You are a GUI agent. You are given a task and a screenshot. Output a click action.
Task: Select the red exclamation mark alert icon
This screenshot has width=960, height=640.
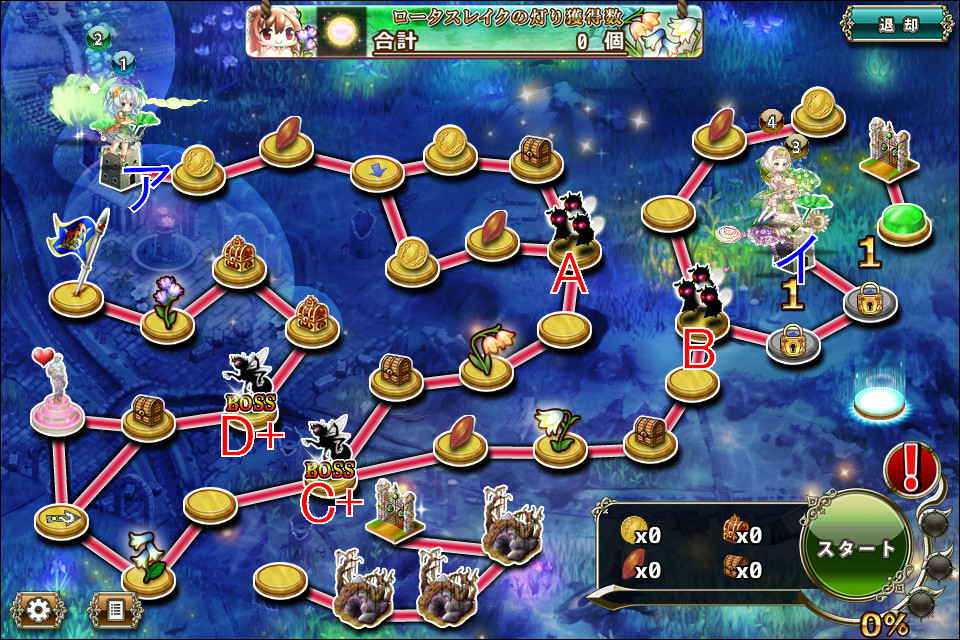(x=911, y=468)
